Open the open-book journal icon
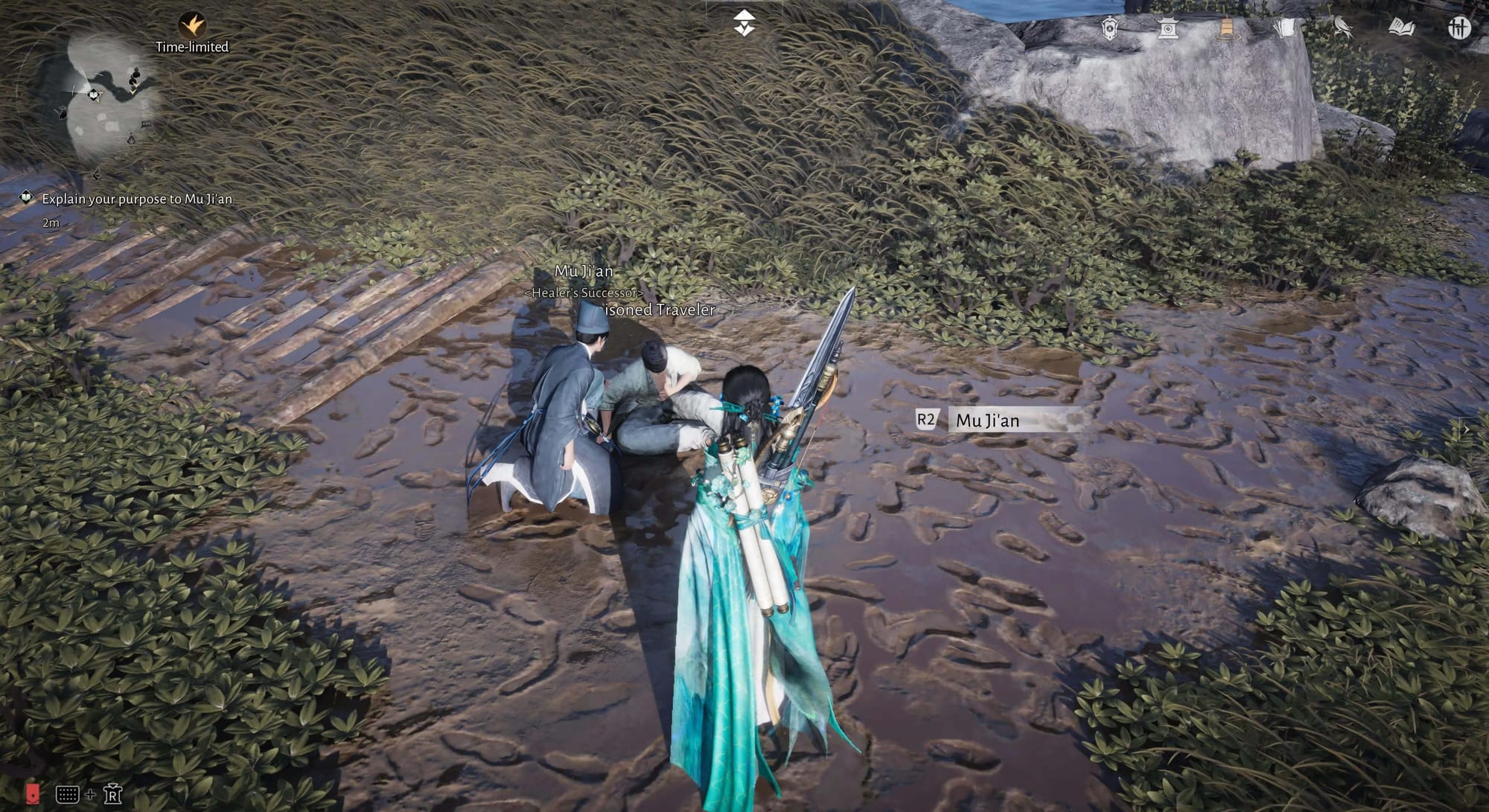1489x812 pixels. point(1401,28)
